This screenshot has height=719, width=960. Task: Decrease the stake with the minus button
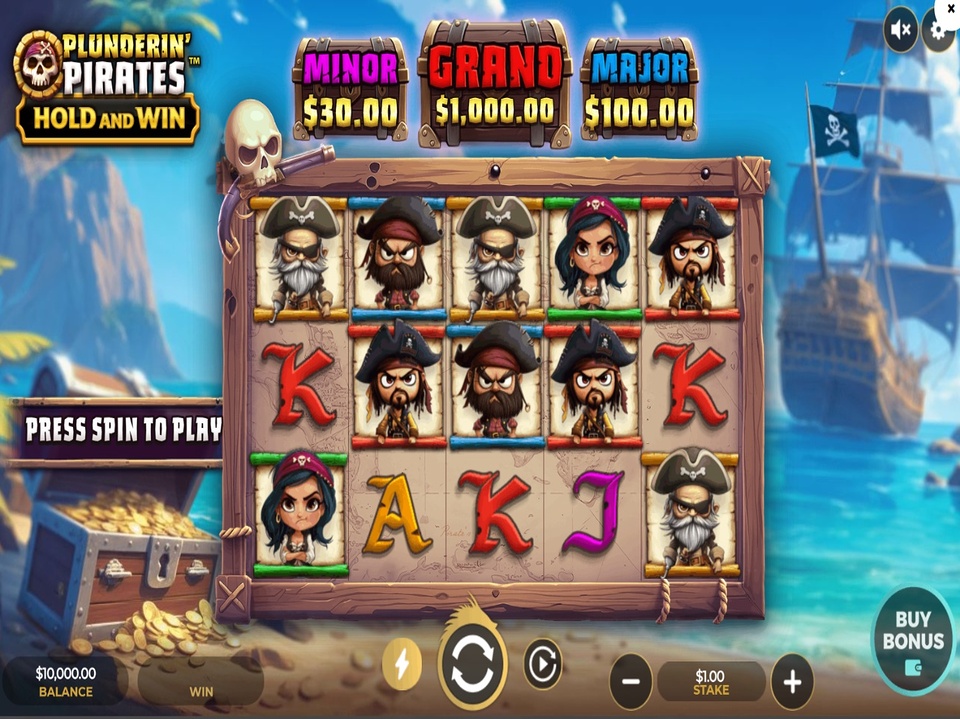coord(631,682)
